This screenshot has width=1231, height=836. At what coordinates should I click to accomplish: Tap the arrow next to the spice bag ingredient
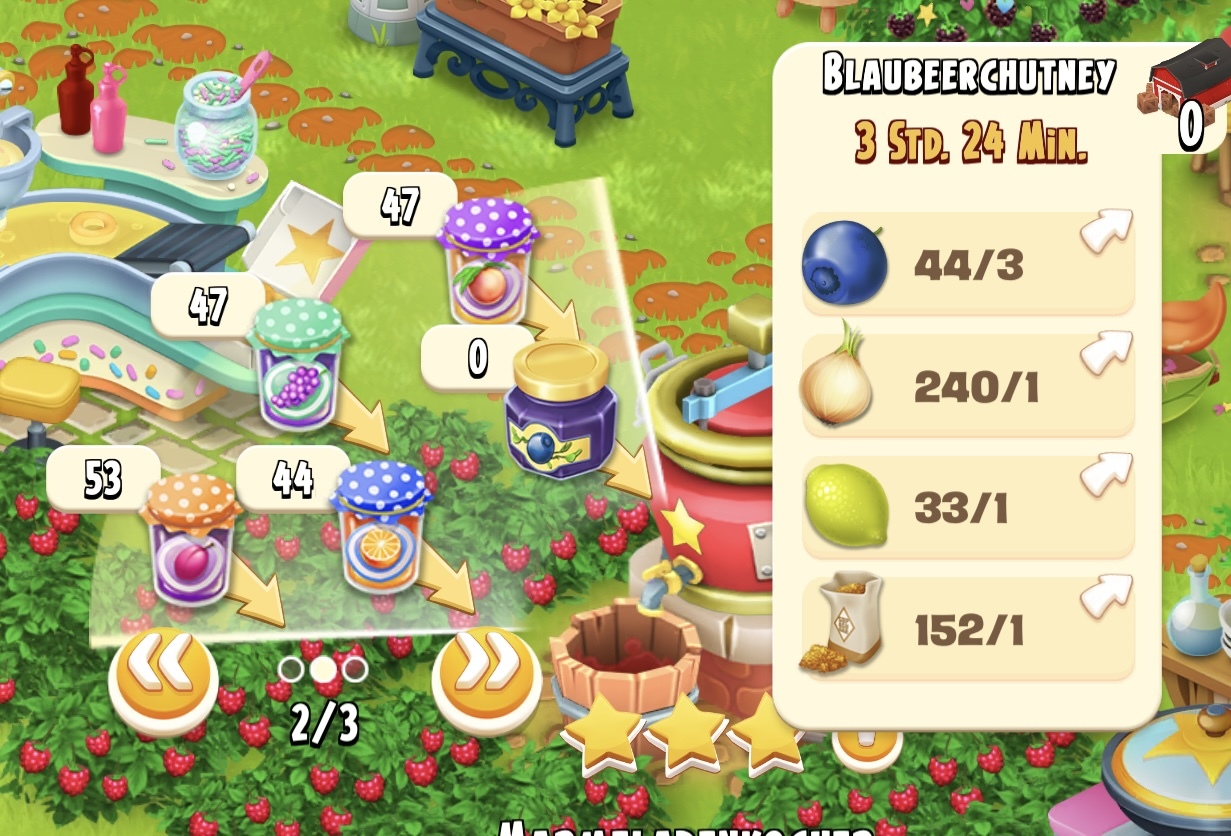click(1105, 596)
